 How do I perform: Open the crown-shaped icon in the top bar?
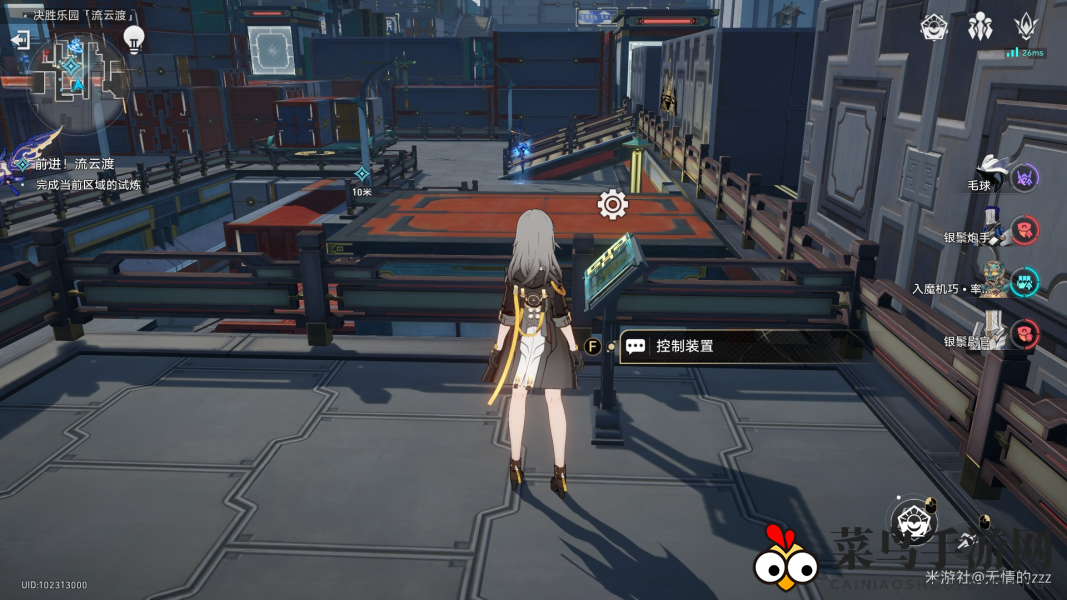point(1026,27)
